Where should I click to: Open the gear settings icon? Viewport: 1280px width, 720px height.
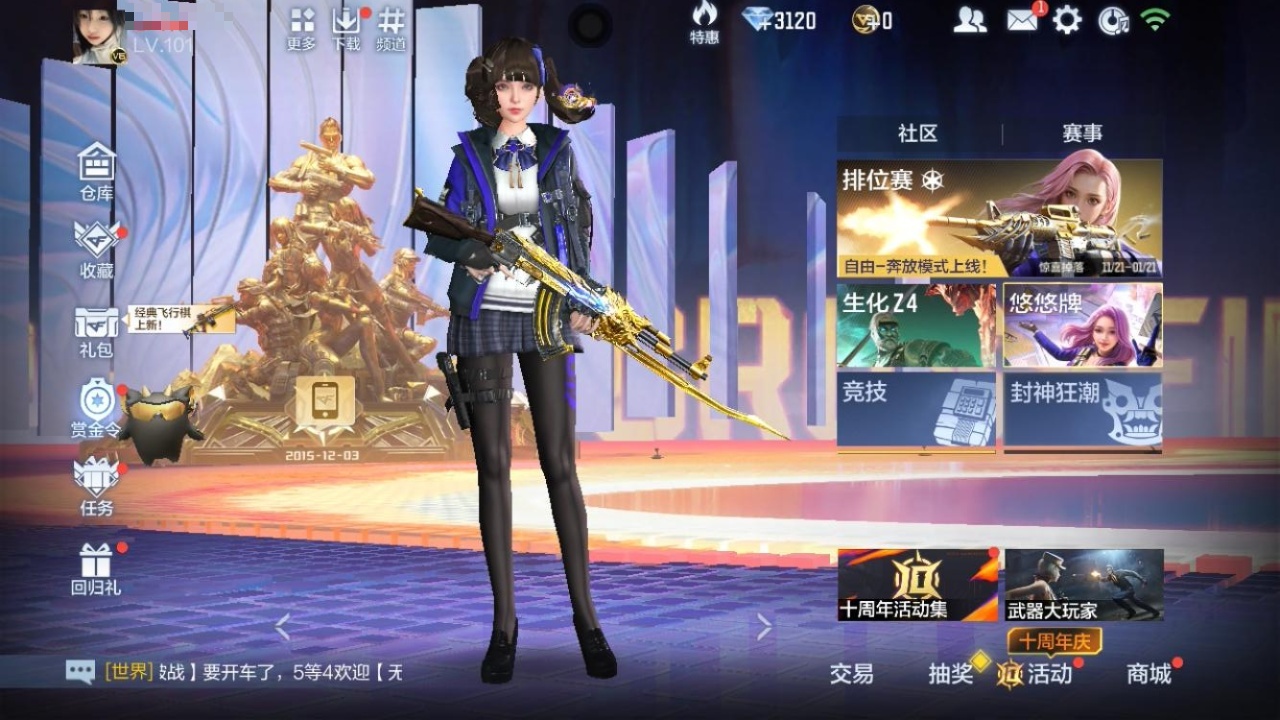click(x=1067, y=20)
